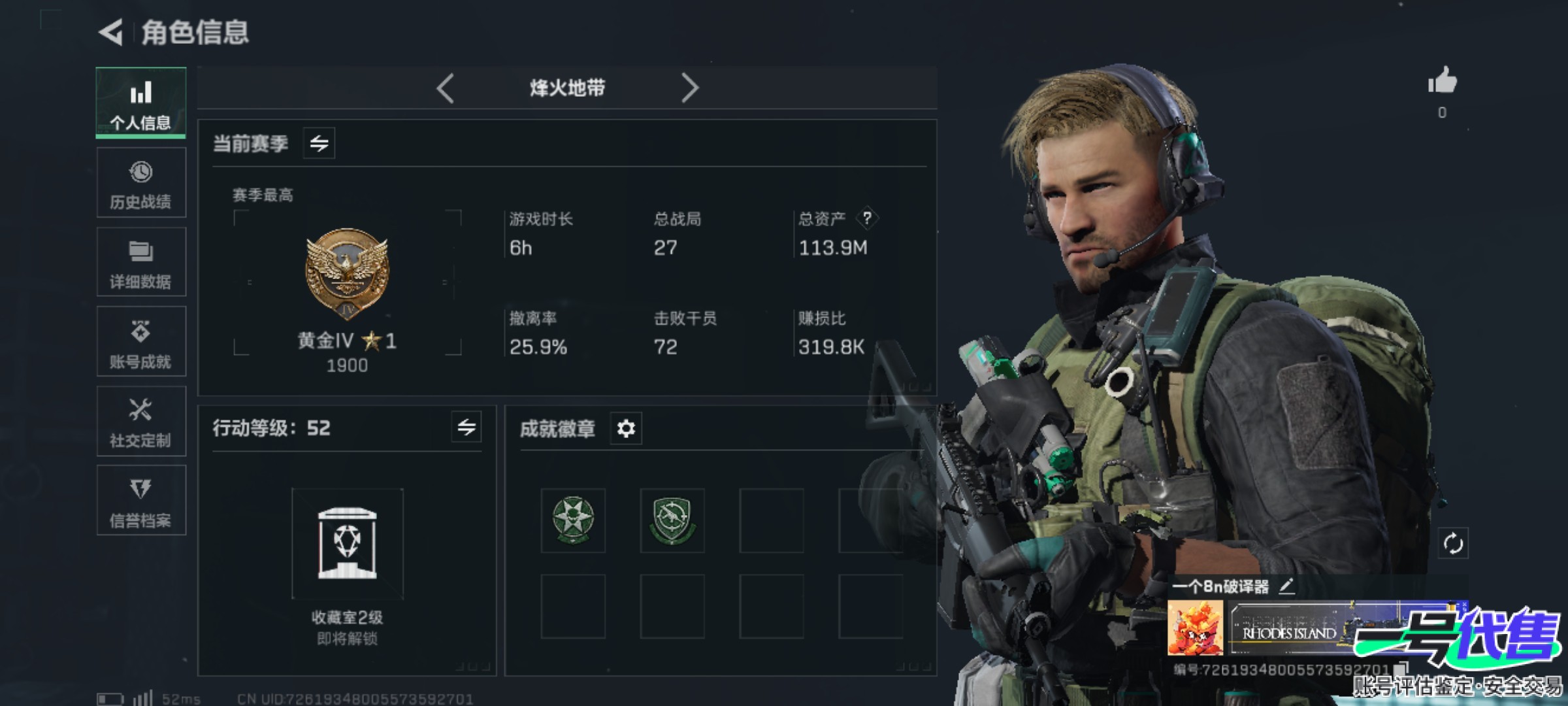Open the 详细数据 tab

point(141,263)
